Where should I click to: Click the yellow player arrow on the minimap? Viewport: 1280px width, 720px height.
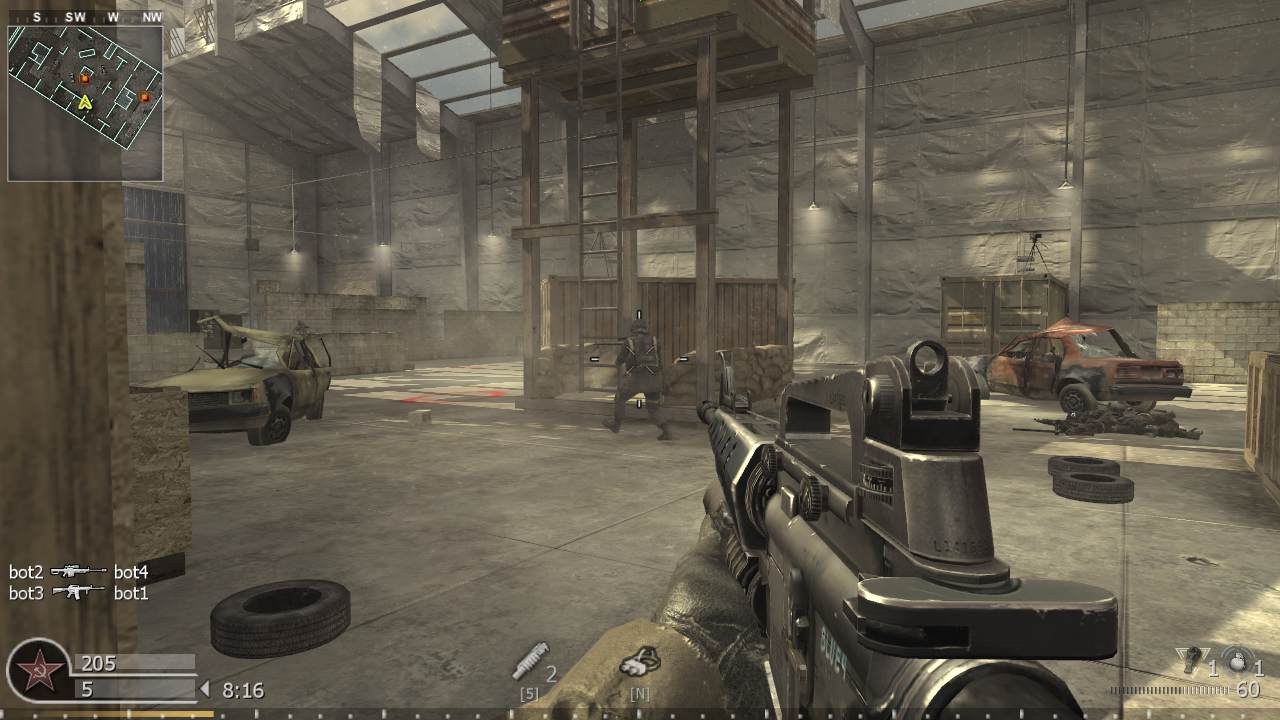pyautogui.click(x=86, y=101)
